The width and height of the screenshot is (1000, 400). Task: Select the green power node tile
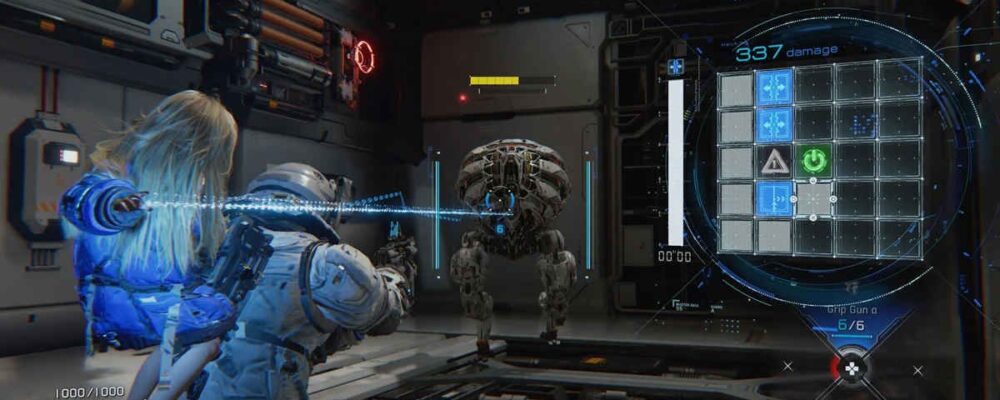coord(813,161)
